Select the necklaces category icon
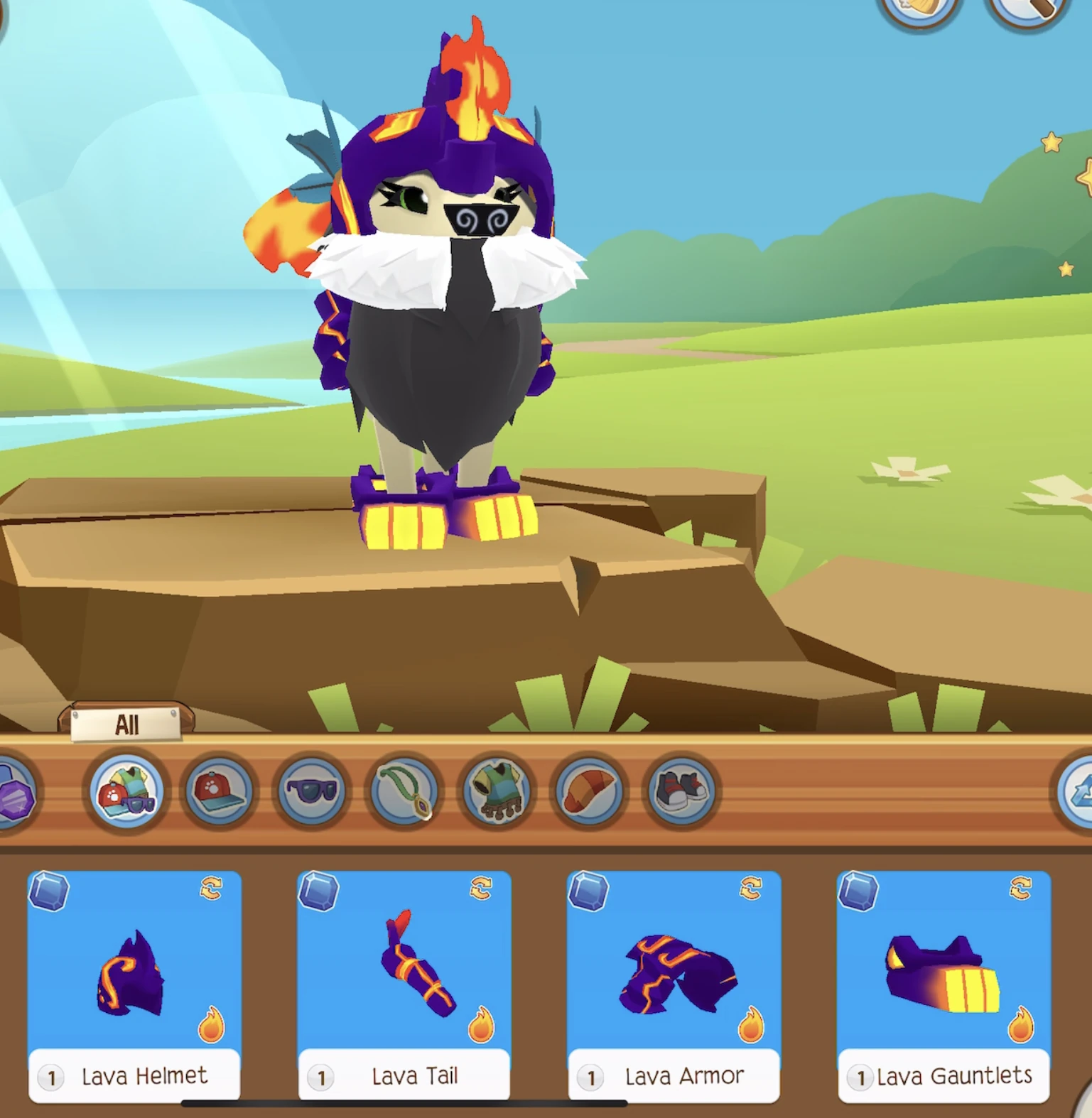 (405, 794)
